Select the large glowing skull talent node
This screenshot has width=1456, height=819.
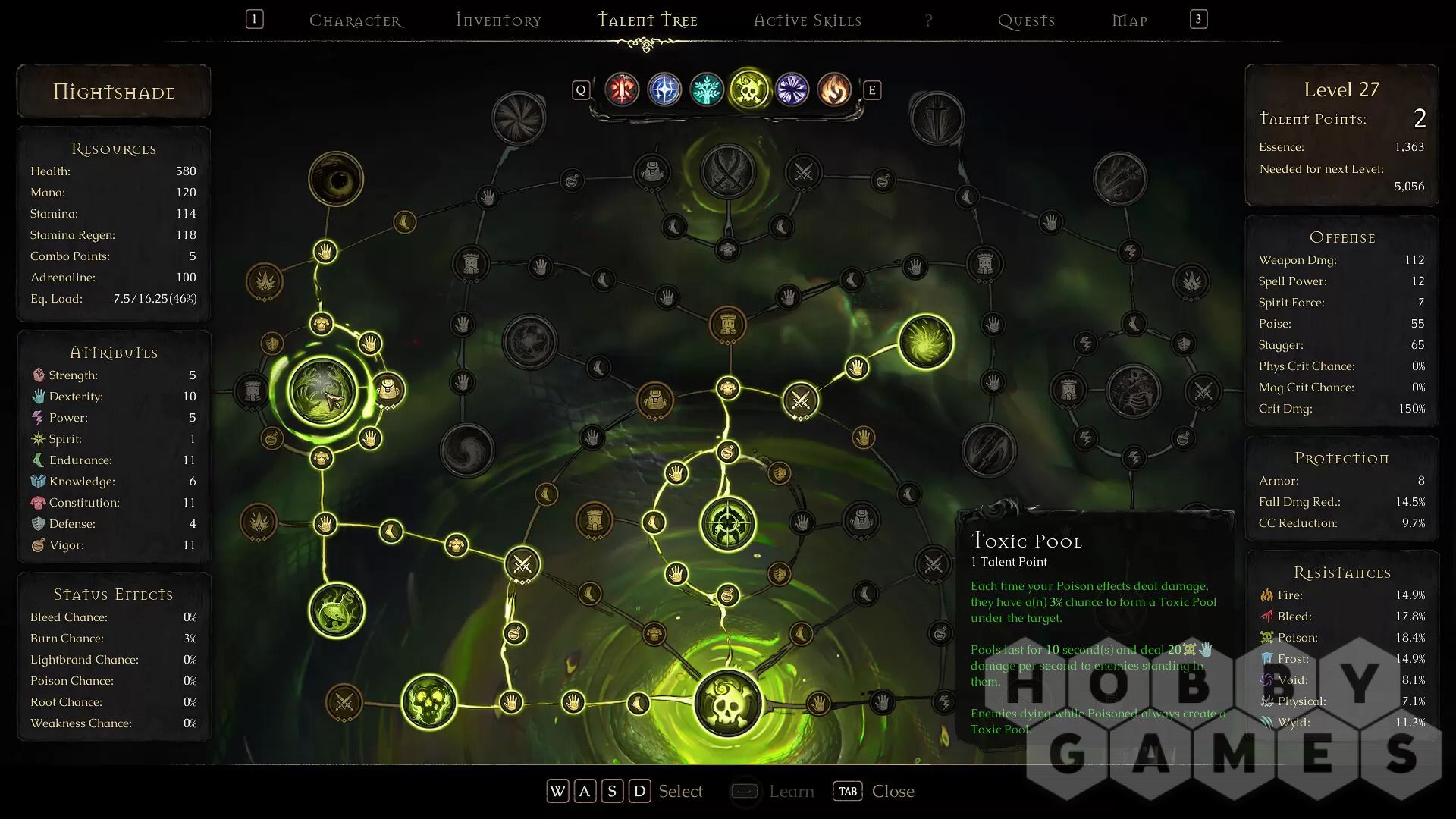pos(728,704)
